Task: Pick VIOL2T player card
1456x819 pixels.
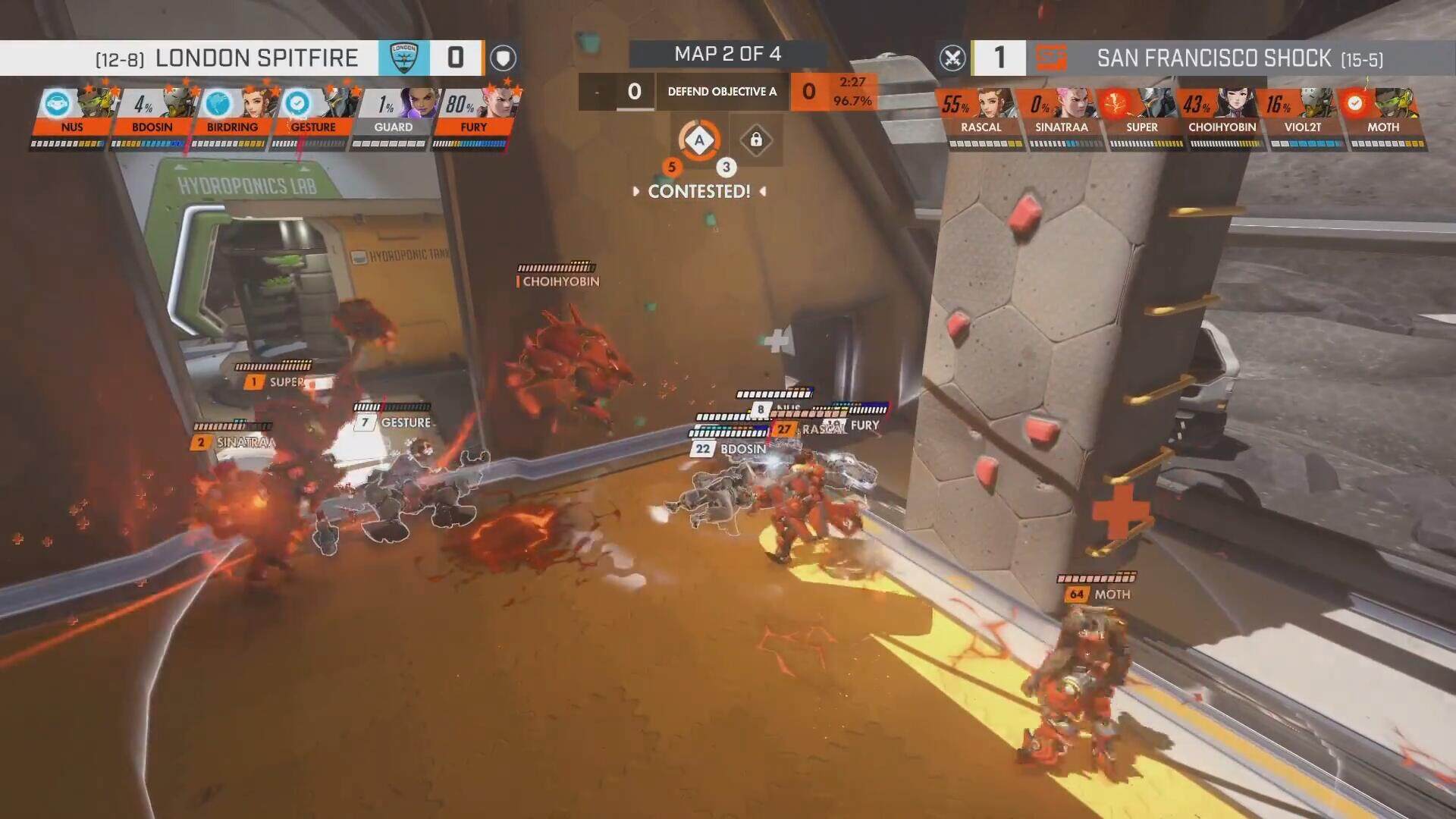Action: [1302, 114]
